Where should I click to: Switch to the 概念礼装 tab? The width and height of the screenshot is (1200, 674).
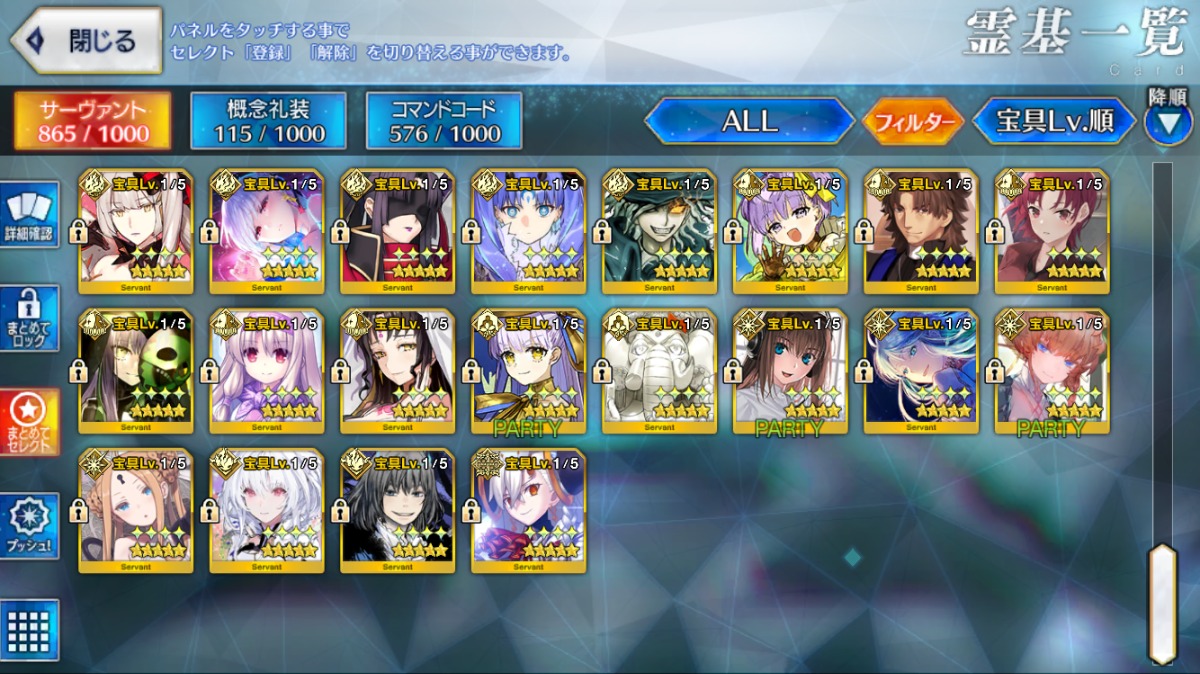pos(268,121)
